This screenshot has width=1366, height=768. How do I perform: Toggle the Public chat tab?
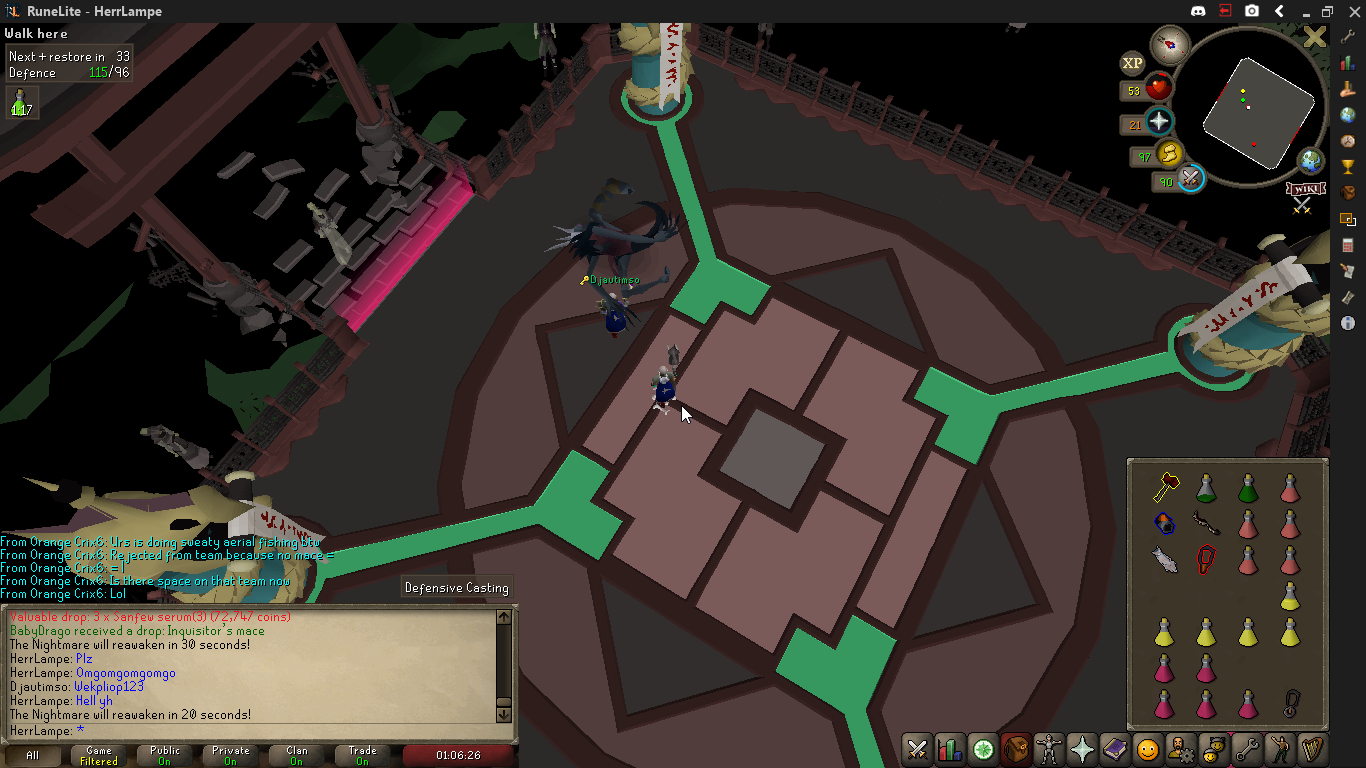(165, 755)
